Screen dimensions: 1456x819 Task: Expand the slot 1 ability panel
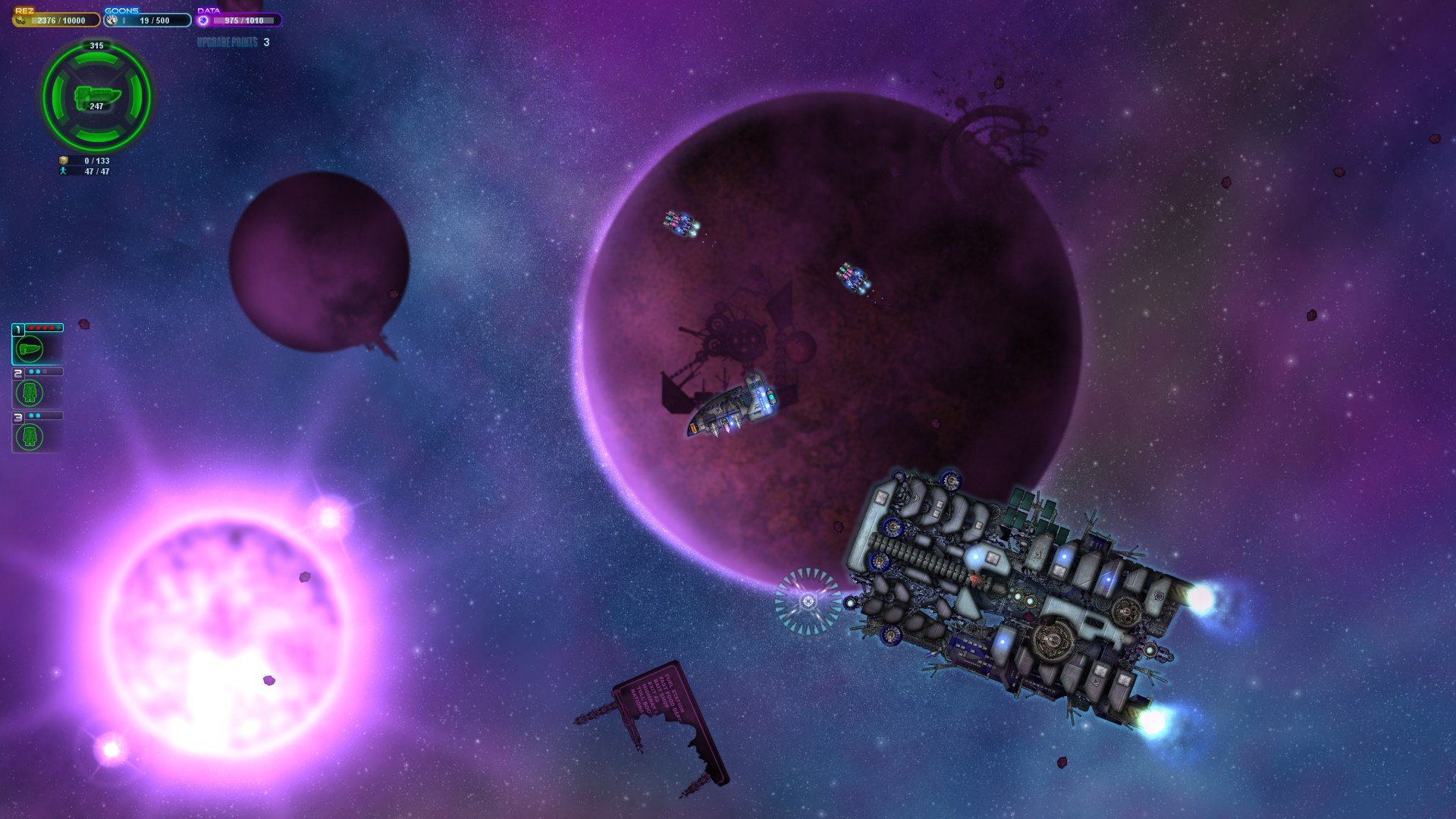tap(18, 328)
